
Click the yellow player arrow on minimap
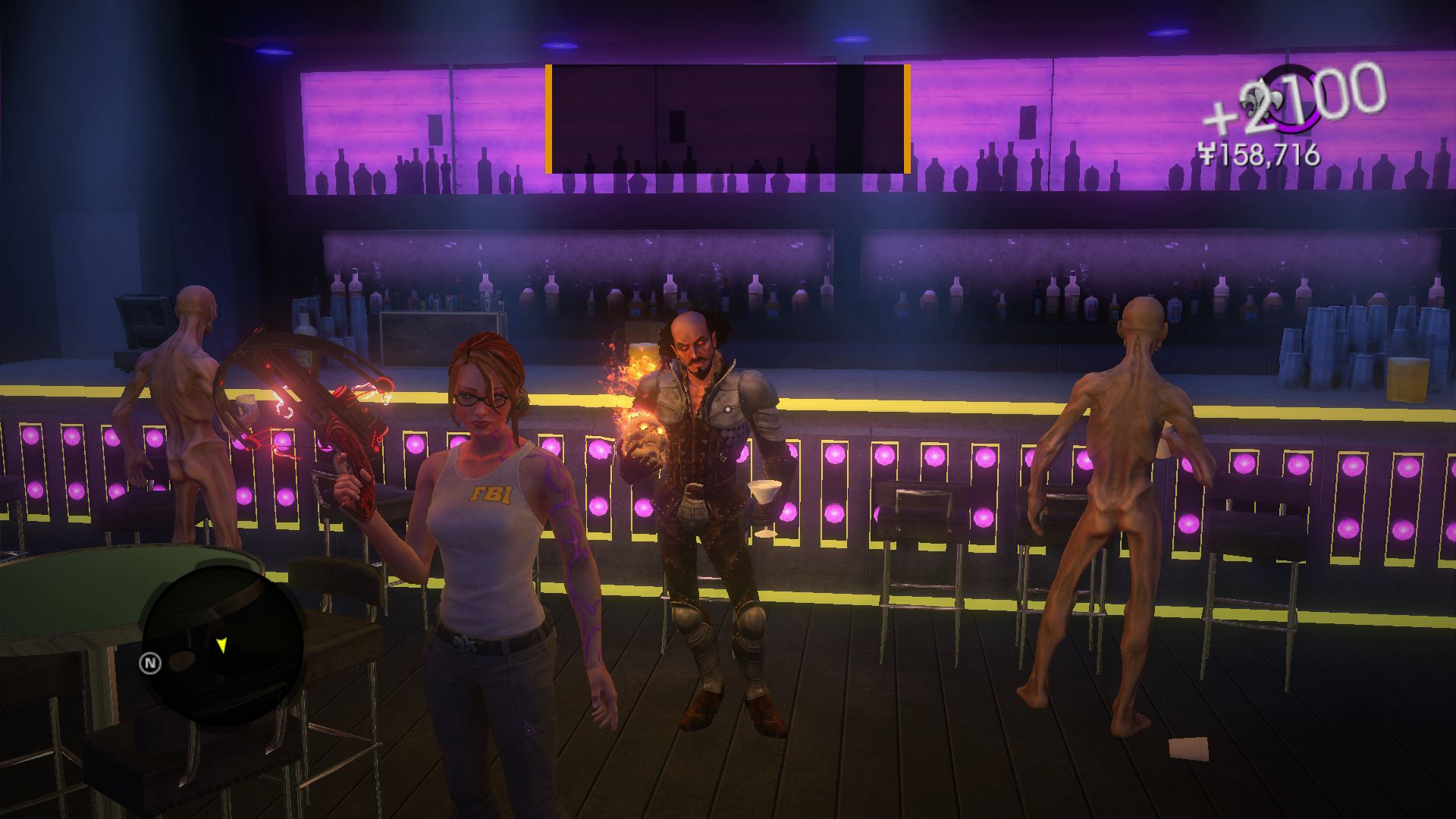(x=221, y=645)
